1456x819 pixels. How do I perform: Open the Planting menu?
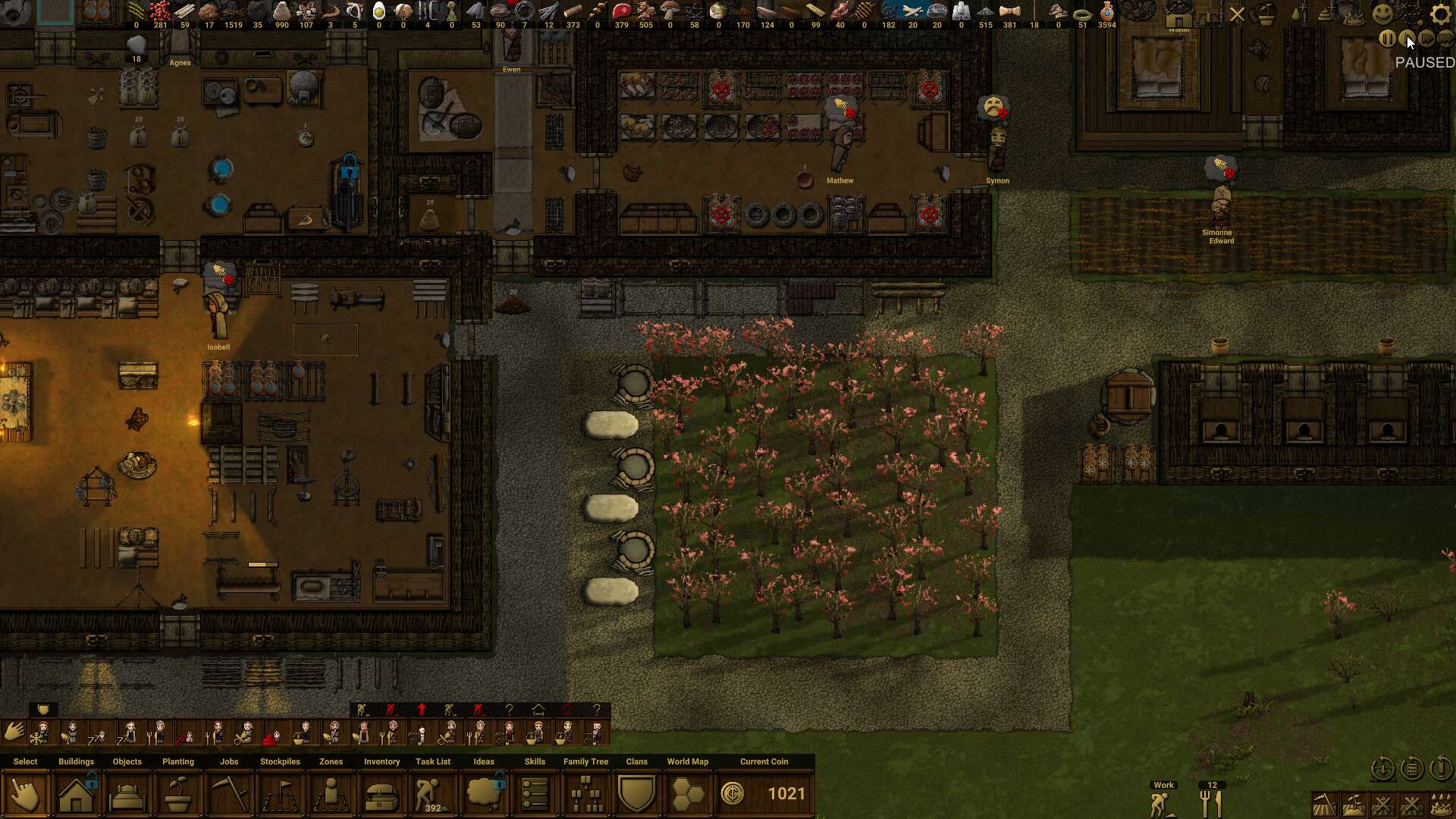coord(178,794)
